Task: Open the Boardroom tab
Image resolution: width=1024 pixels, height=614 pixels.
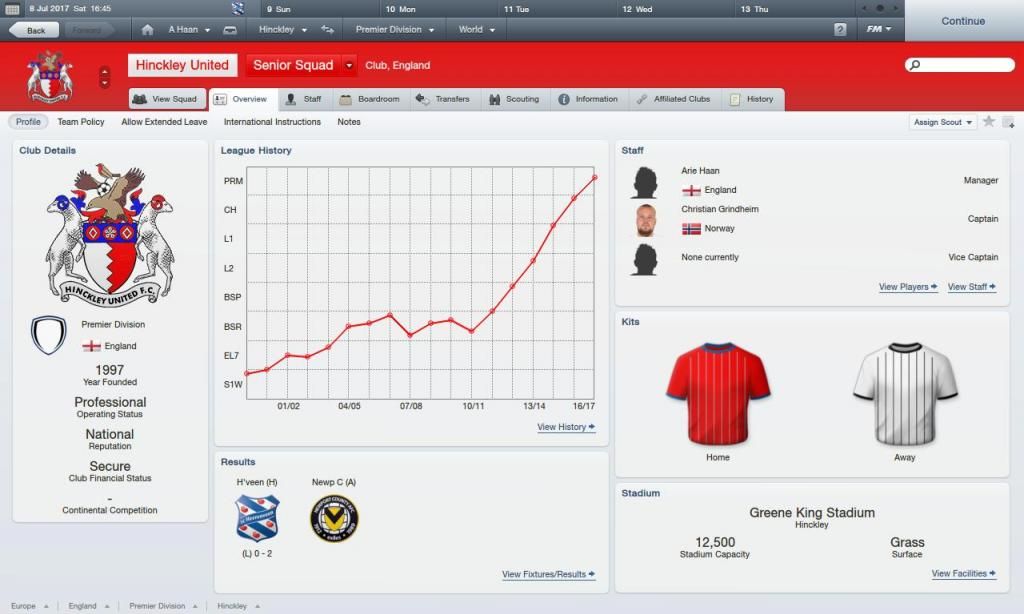Action: 370,99
